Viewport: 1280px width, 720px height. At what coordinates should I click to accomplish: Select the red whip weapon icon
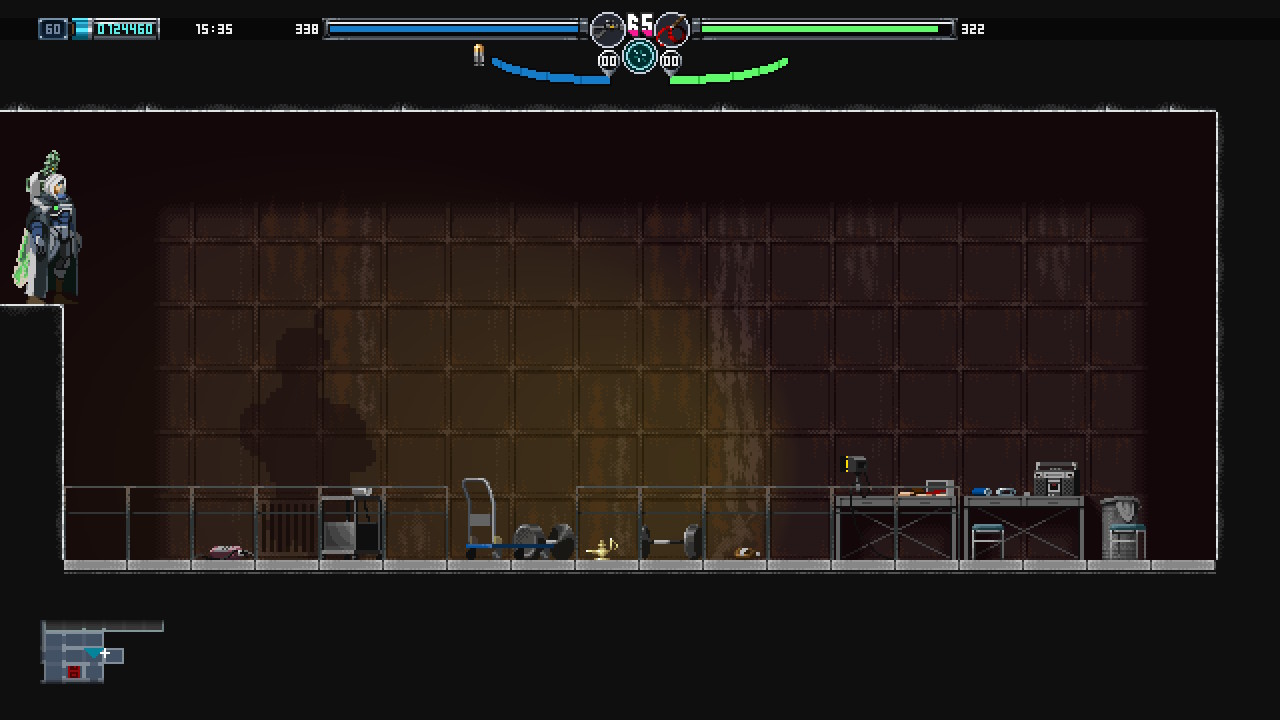pyautogui.click(x=672, y=29)
